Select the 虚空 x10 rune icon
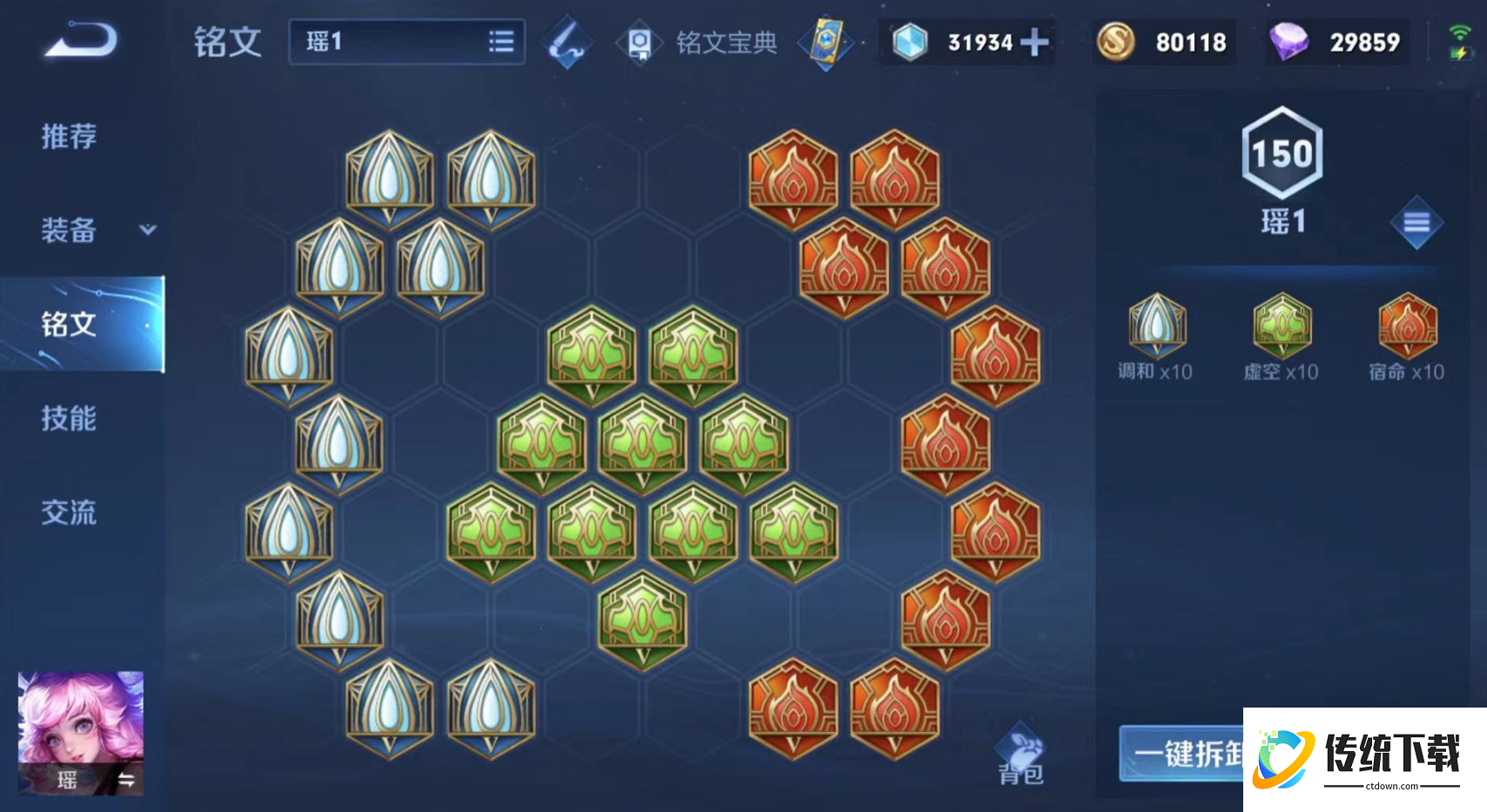The image size is (1487, 812). [x=1281, y=326]
